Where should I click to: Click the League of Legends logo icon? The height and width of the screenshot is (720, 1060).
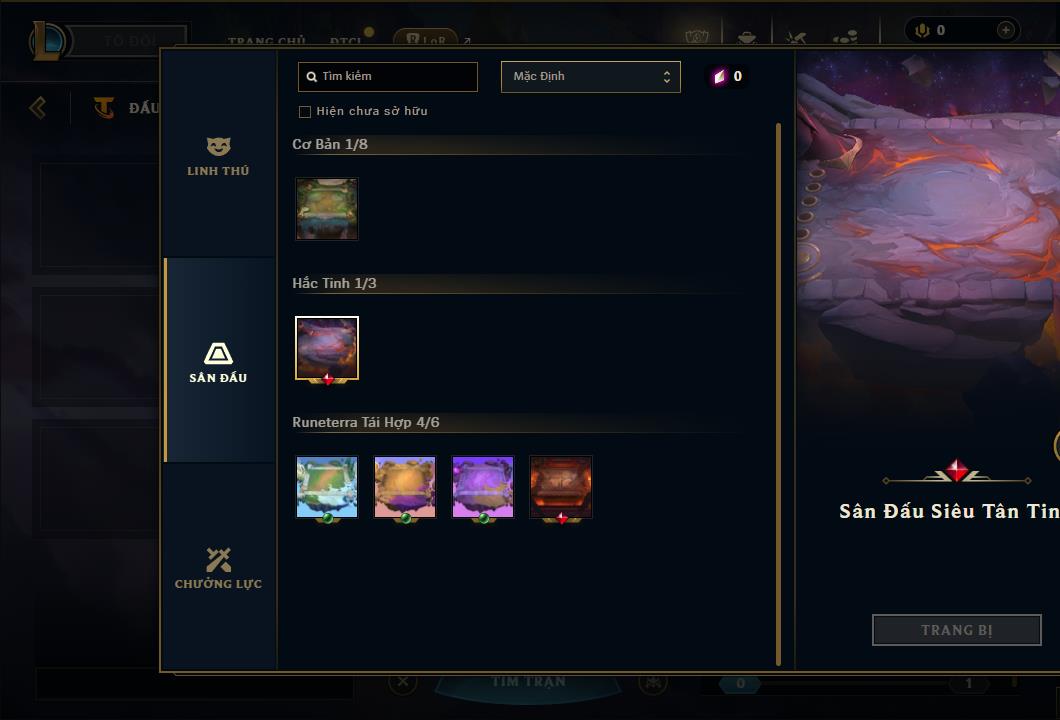(49, 41)
